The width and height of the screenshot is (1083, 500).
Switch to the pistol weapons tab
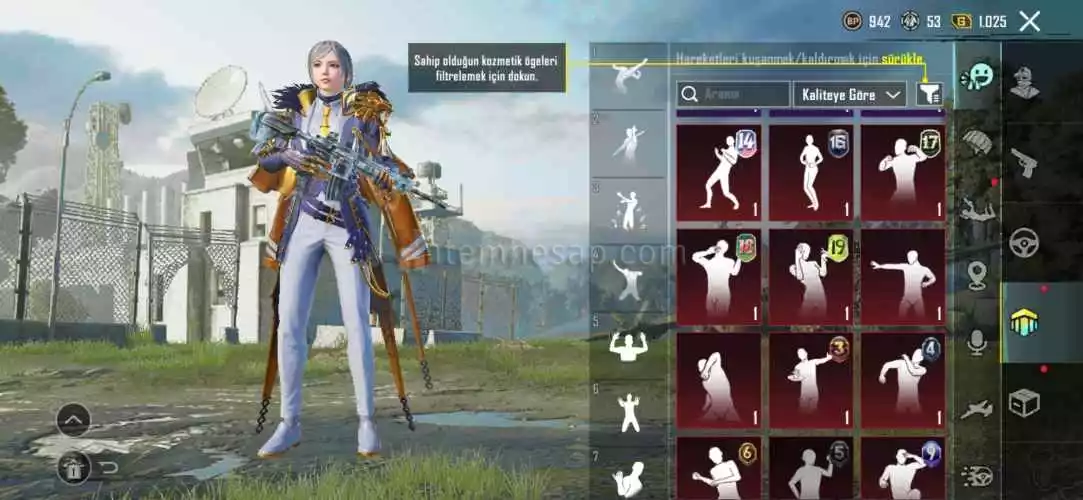pyautogui.click(x=1024, y=162)
